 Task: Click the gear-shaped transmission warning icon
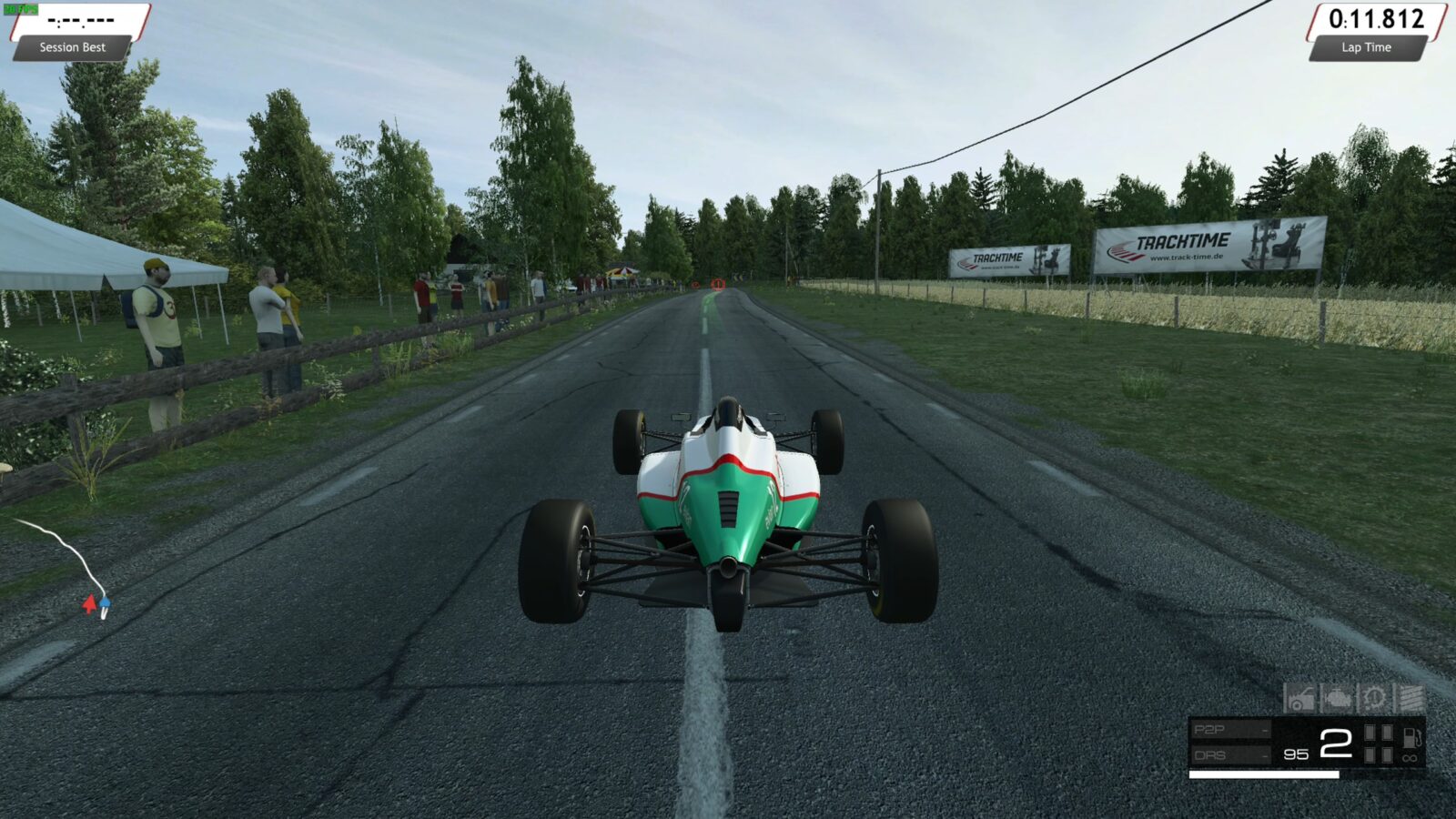click(1373, 699)
